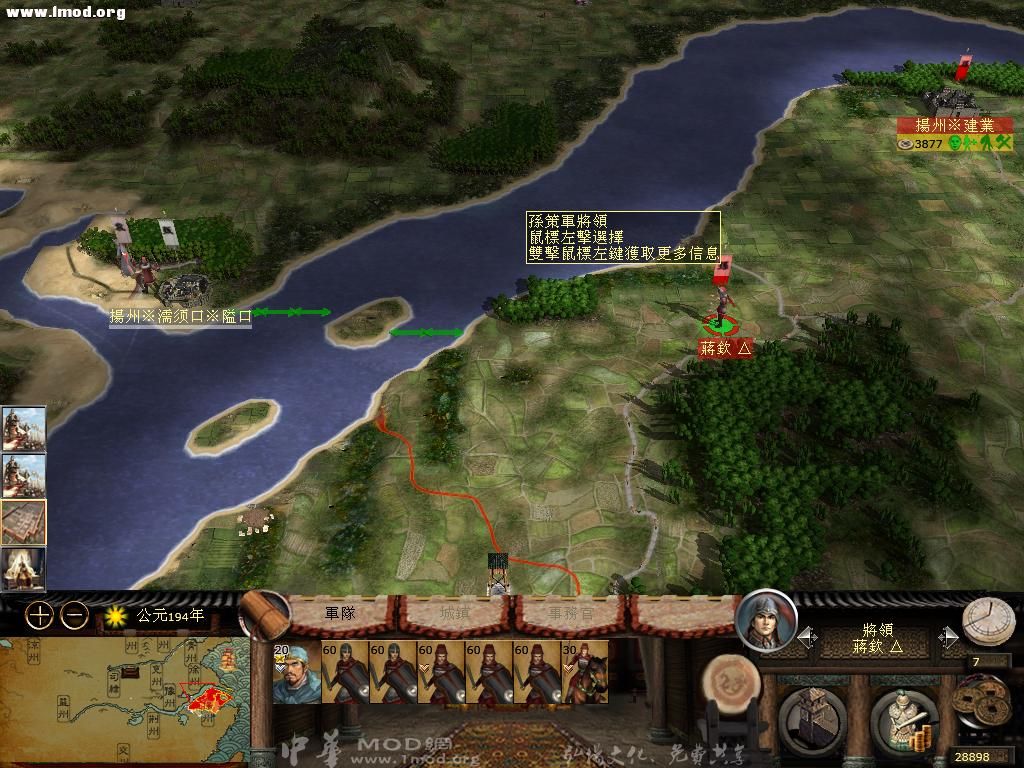Switch to the 軍隊 army tab
Screen dimensions: 1024x768
pyautogui.click(x=340, y=613)
